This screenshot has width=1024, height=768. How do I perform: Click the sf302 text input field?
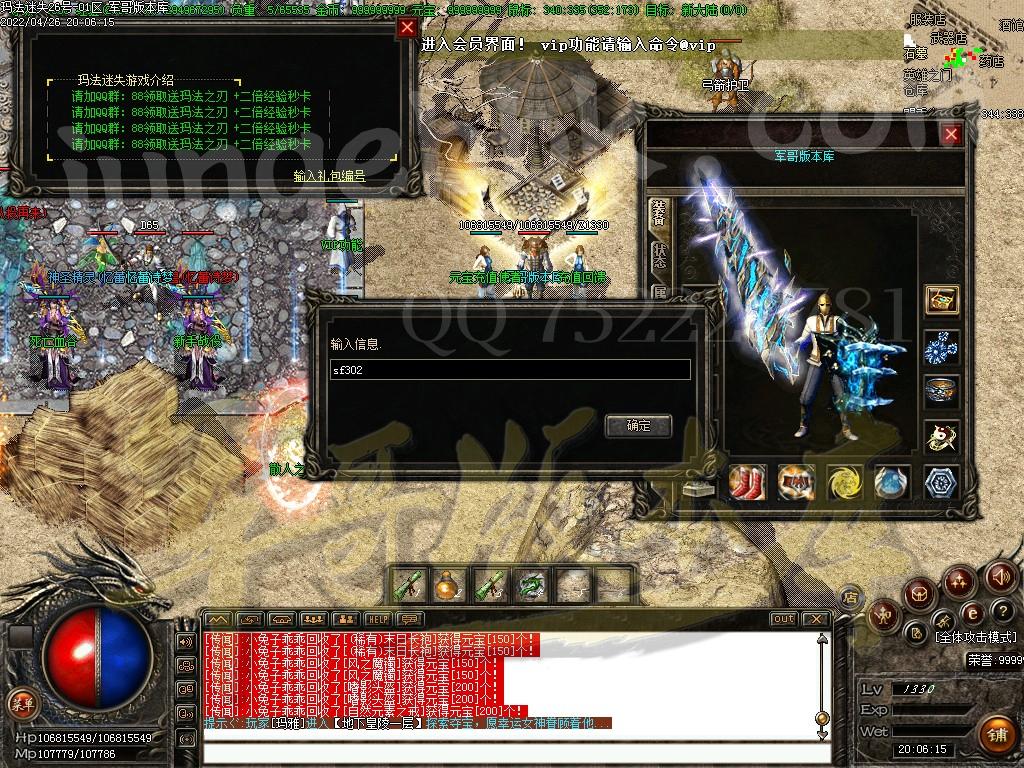click(x=510, y=370)
